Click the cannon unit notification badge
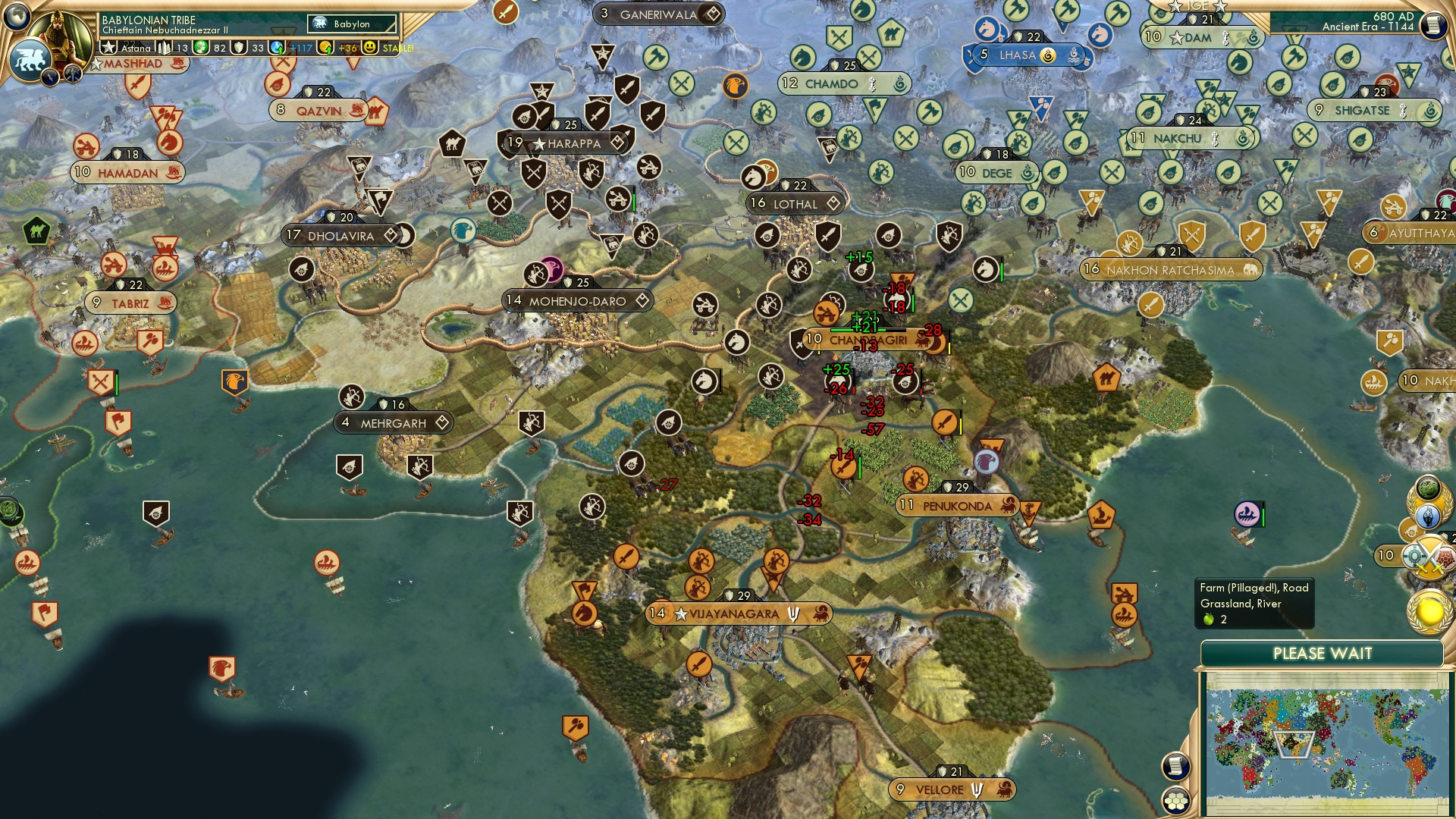Screen dimensions: 1456x819 click(x=1410, y=531)
